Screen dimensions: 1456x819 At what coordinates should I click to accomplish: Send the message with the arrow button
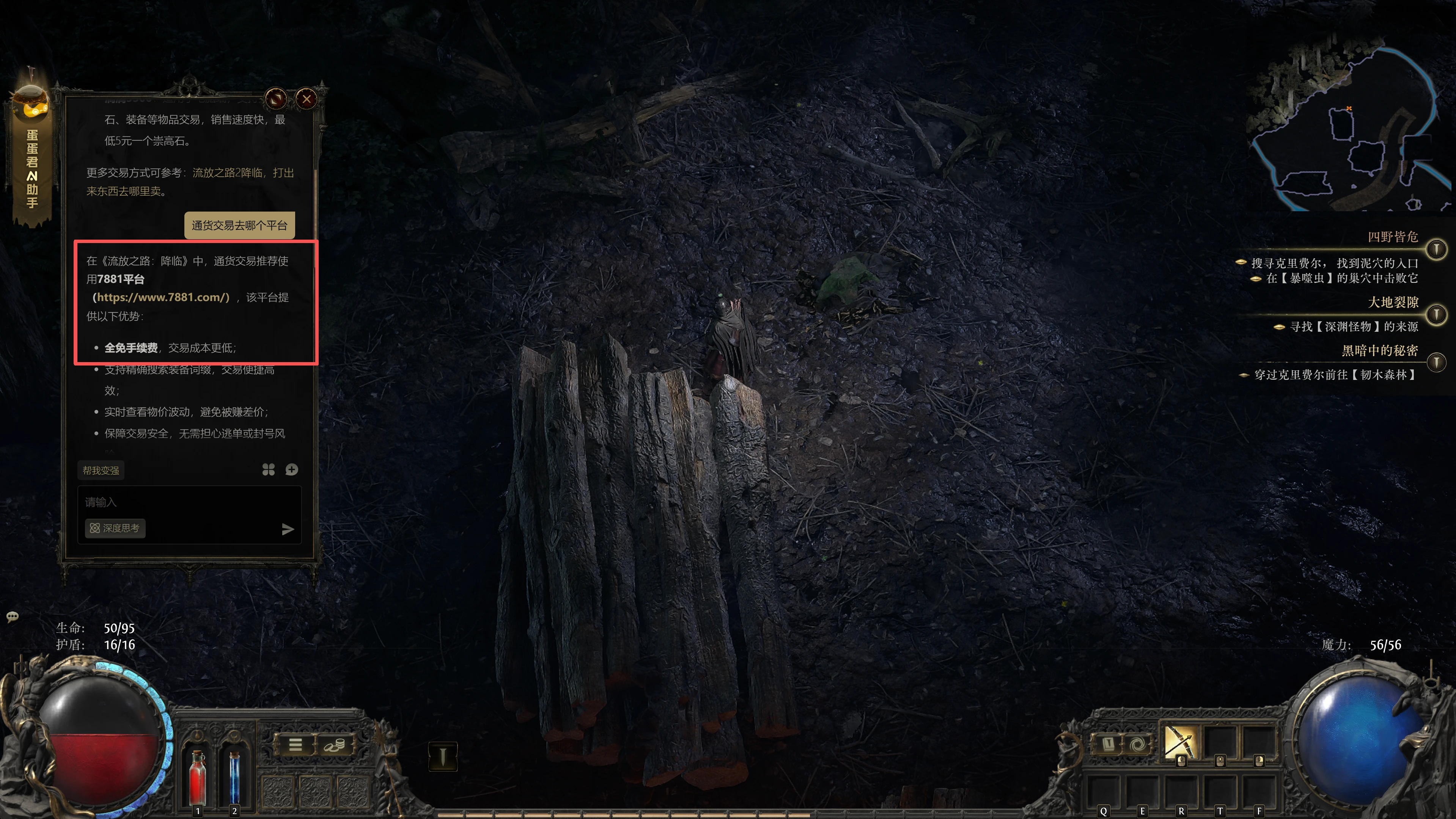tap(288, 529)
